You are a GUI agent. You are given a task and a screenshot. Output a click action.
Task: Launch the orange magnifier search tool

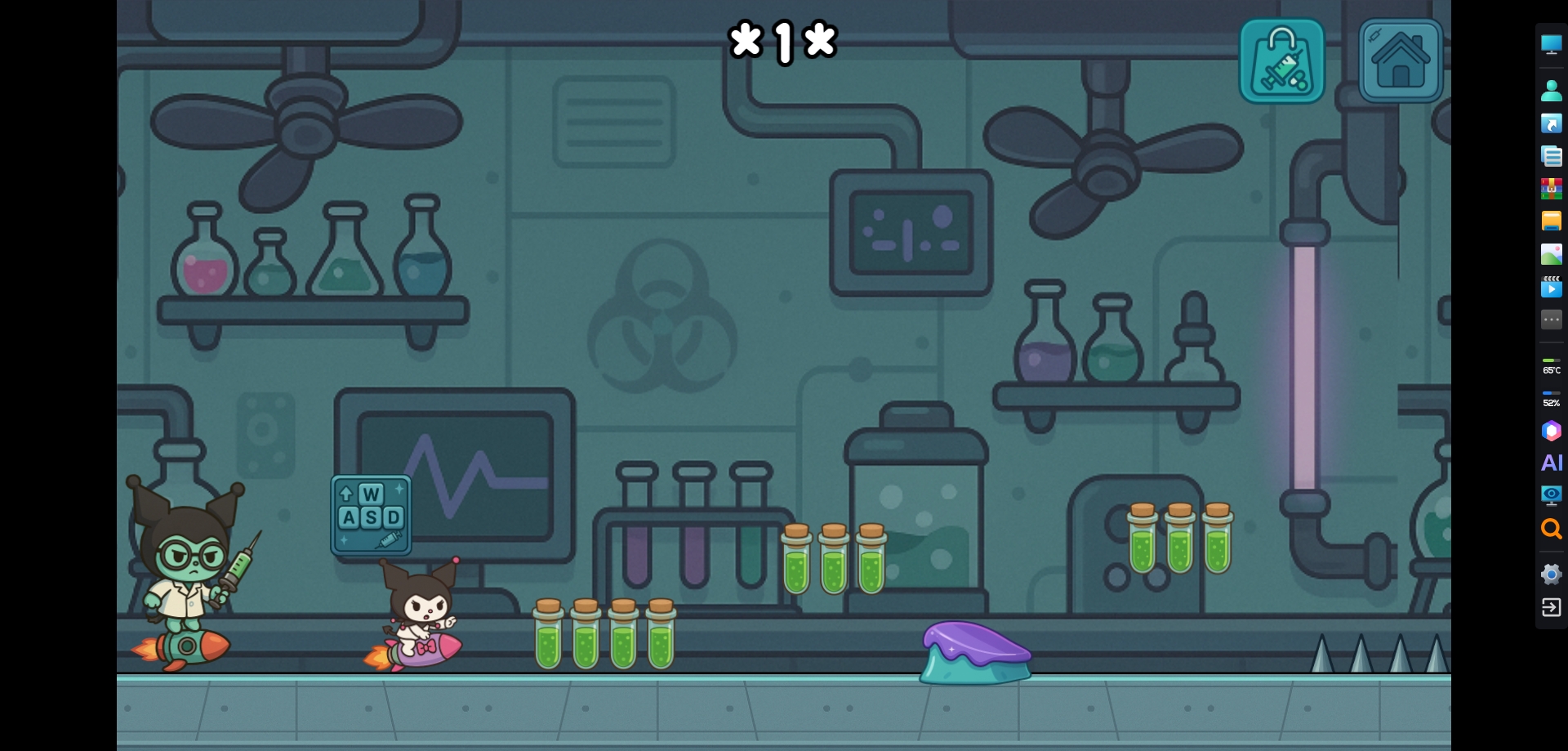[1551, 529]
